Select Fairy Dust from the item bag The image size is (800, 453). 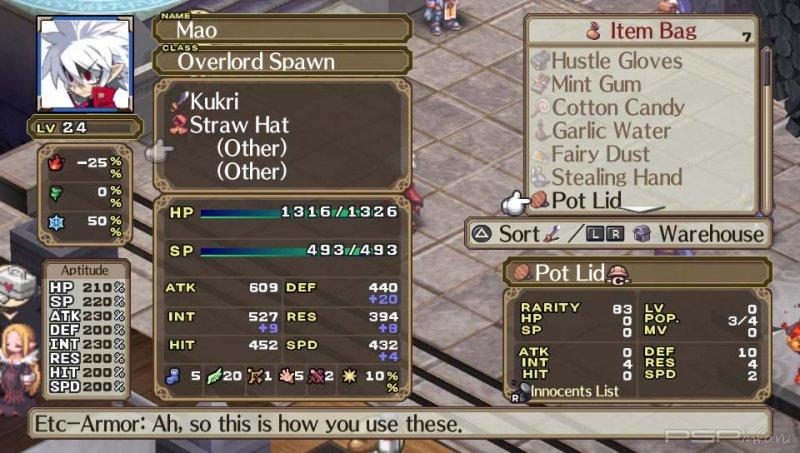point(600,154)
